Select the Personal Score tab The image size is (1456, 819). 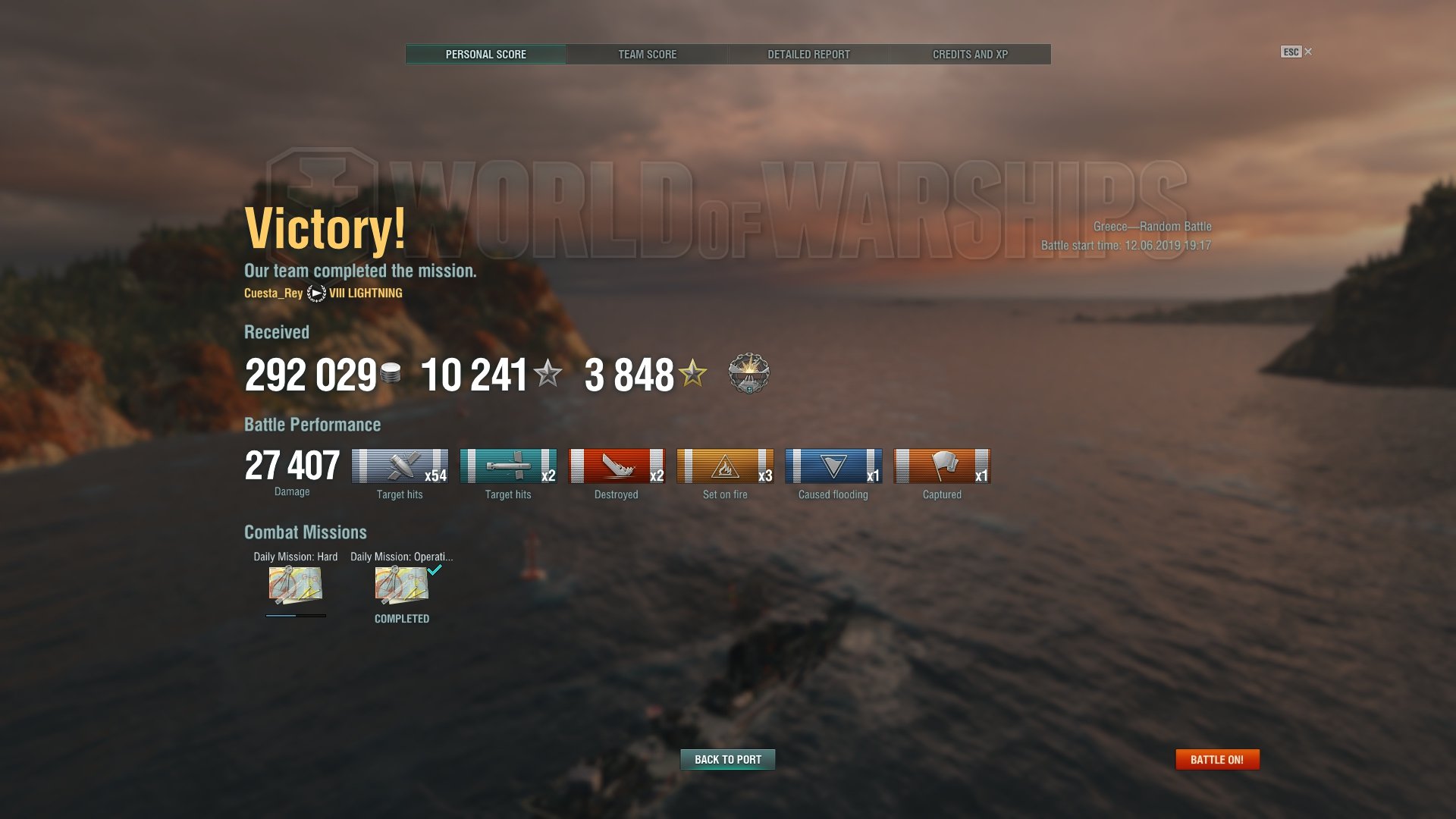[486, 55]
